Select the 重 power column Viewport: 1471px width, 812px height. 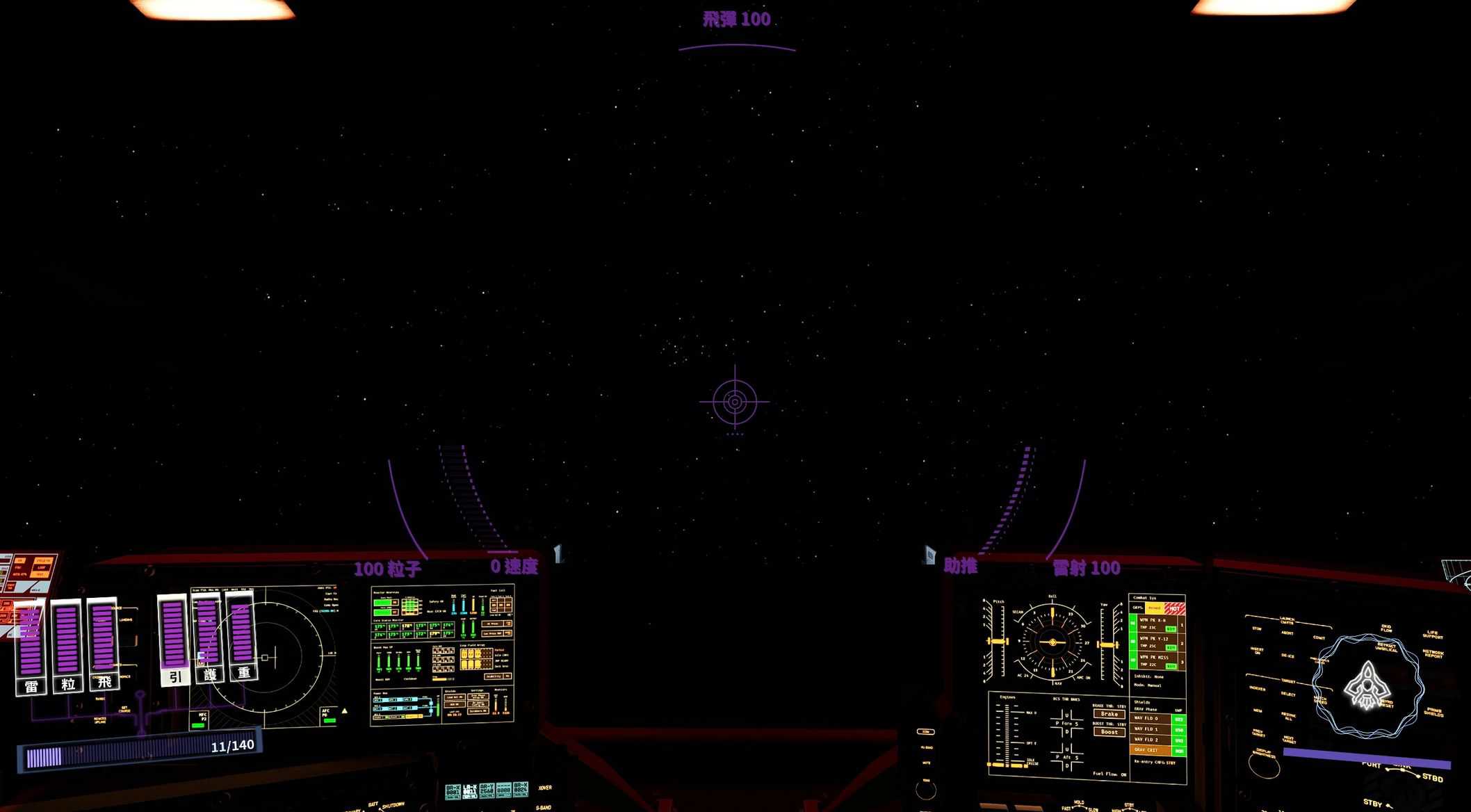click(243, 634)
